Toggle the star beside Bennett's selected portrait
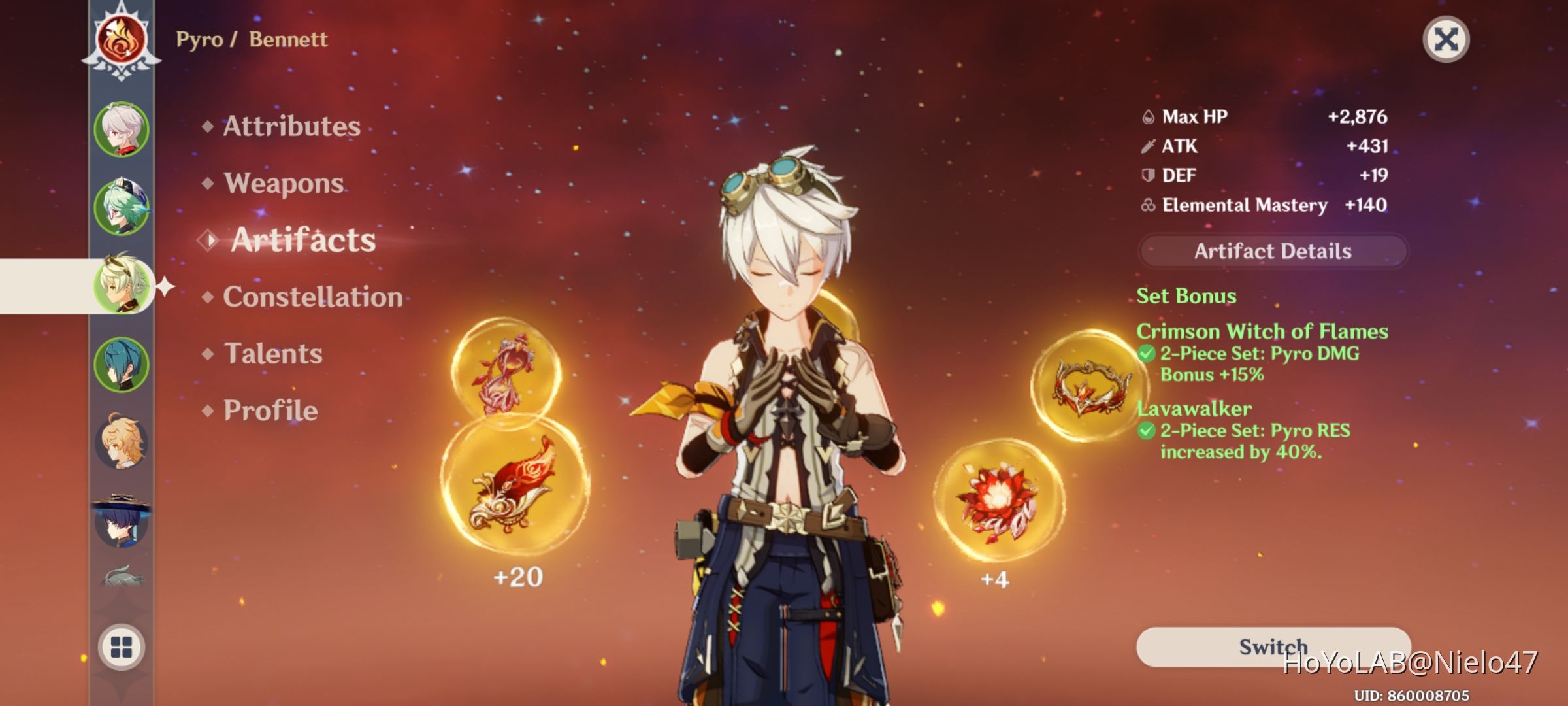Screen dimensions: 1568x706 [x=165, y=286]
